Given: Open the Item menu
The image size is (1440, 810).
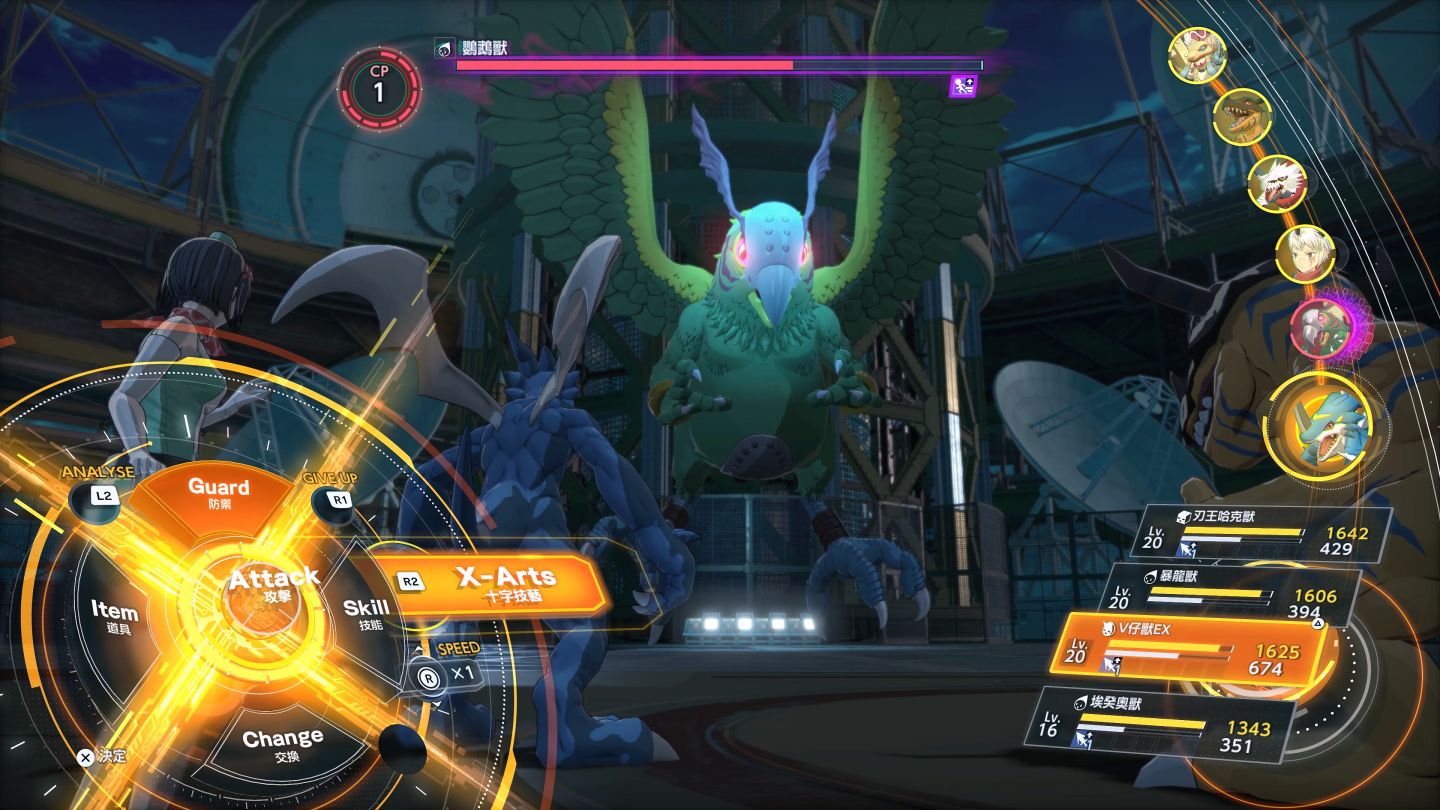Looking at the screenshot, I should pyautogui.click(x=114, y=615).
